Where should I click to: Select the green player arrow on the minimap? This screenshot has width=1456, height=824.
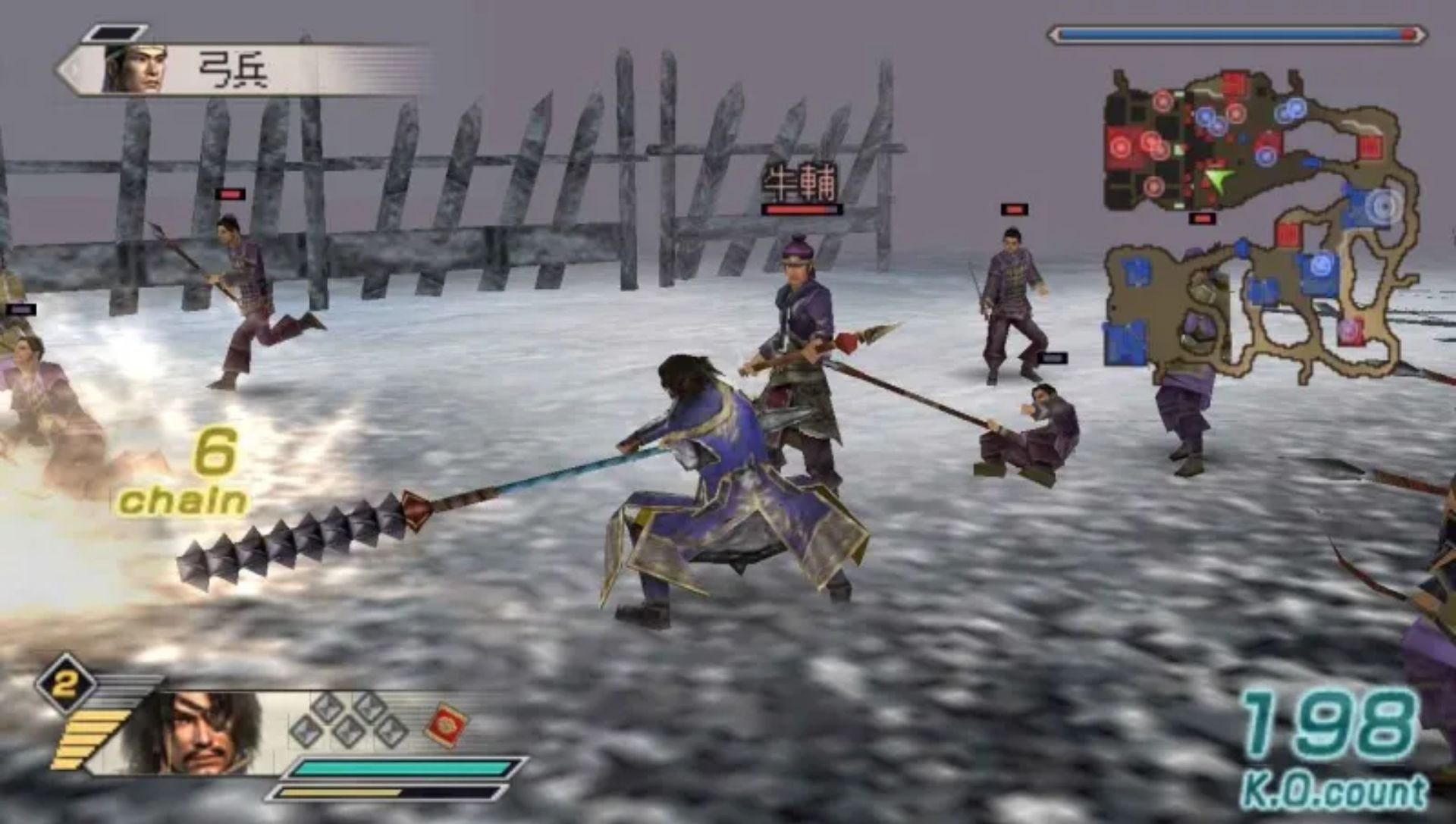tap(1217, 180)
